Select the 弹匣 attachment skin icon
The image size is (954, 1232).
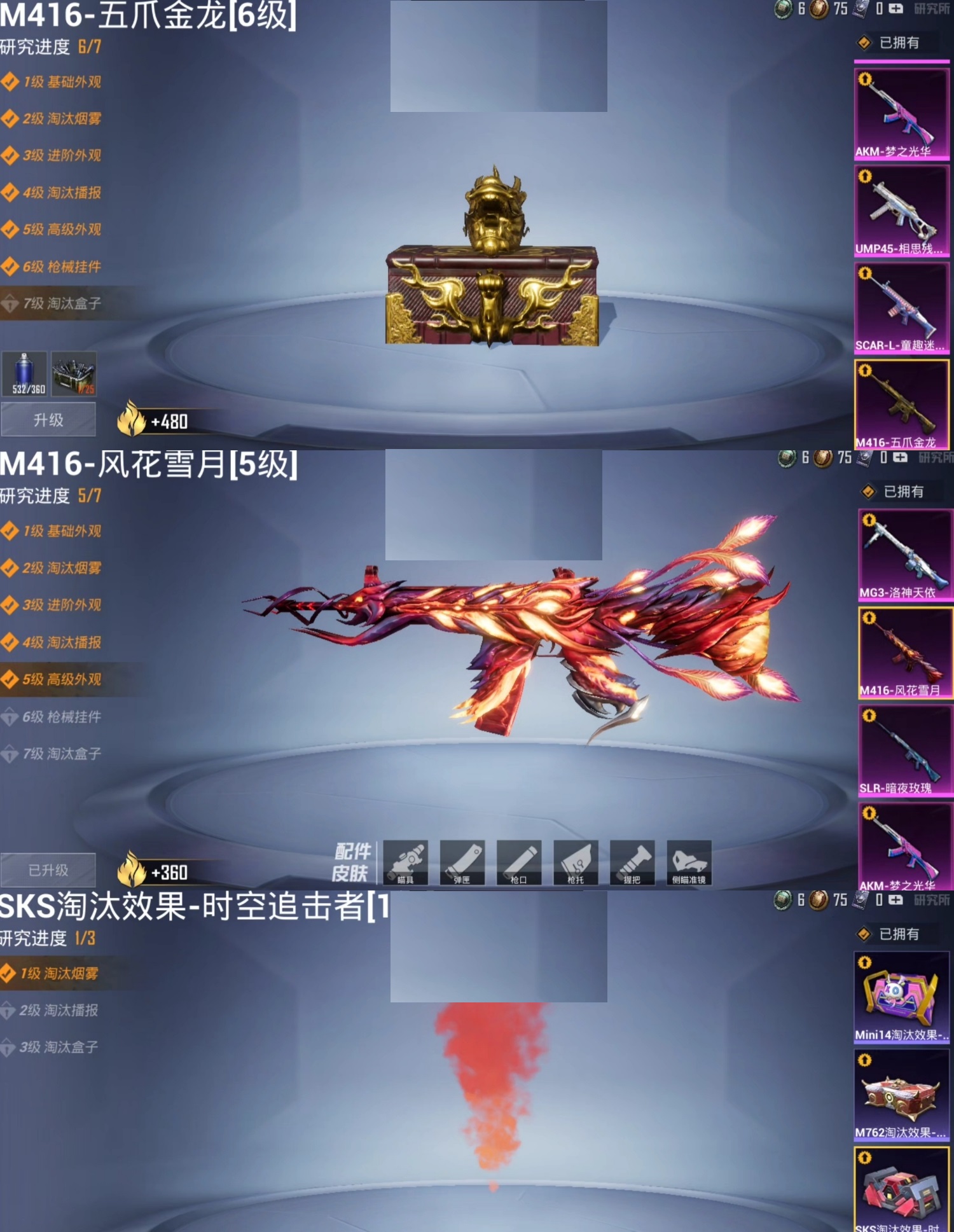point(463,864)
